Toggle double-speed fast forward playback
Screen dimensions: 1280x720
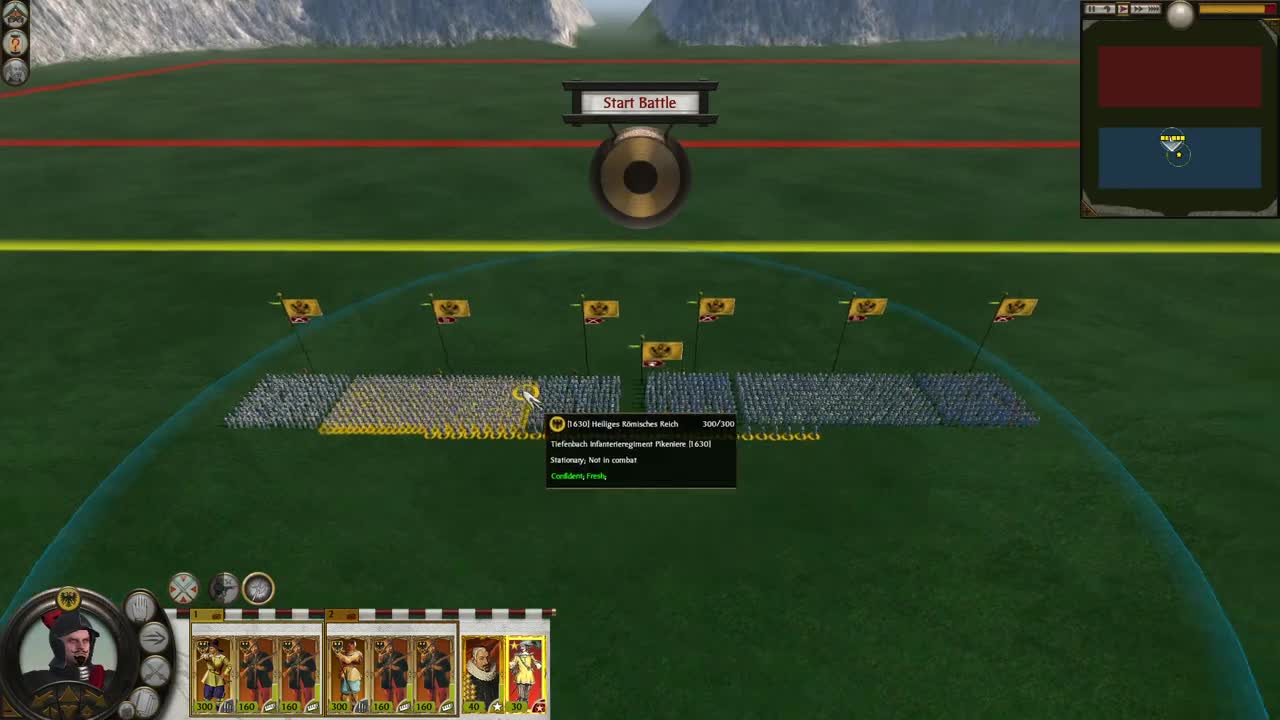[1139, 9]
